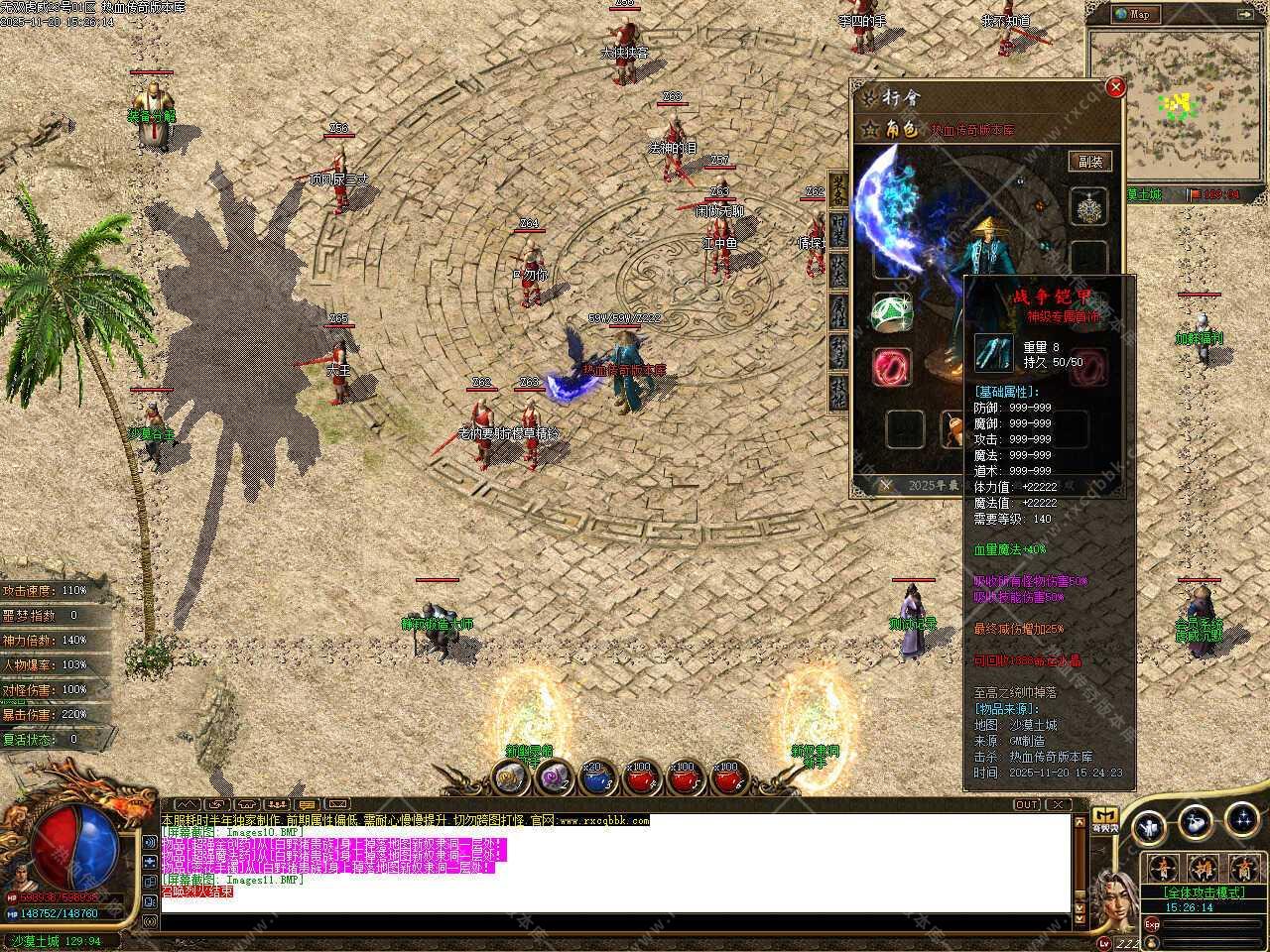Click the OUT button above chat
Screen dimensions: 1270x952
pos(1027,804)
